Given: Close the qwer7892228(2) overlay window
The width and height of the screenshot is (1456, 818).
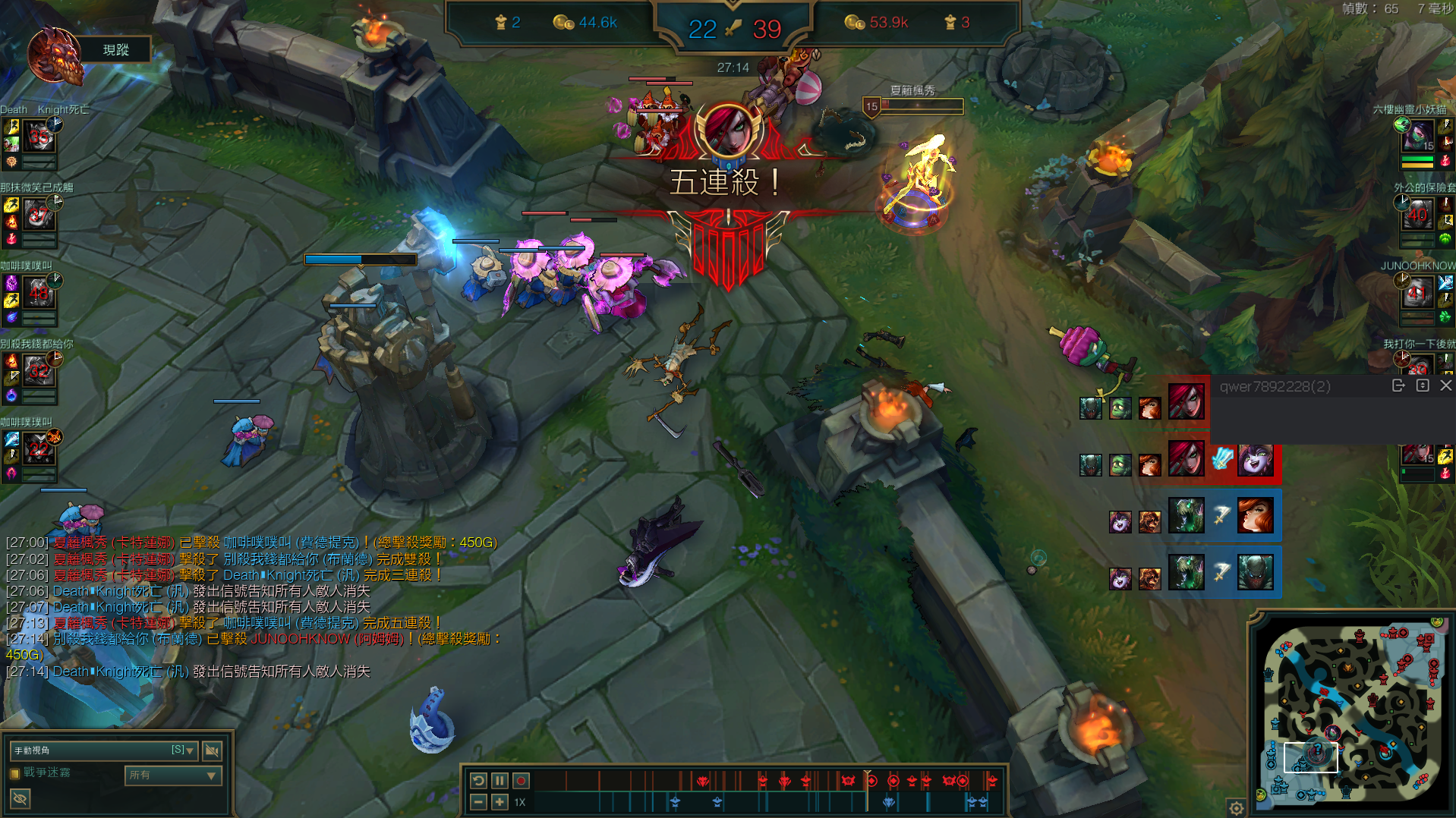Looking at the screenshot, I should [1446, 386].
